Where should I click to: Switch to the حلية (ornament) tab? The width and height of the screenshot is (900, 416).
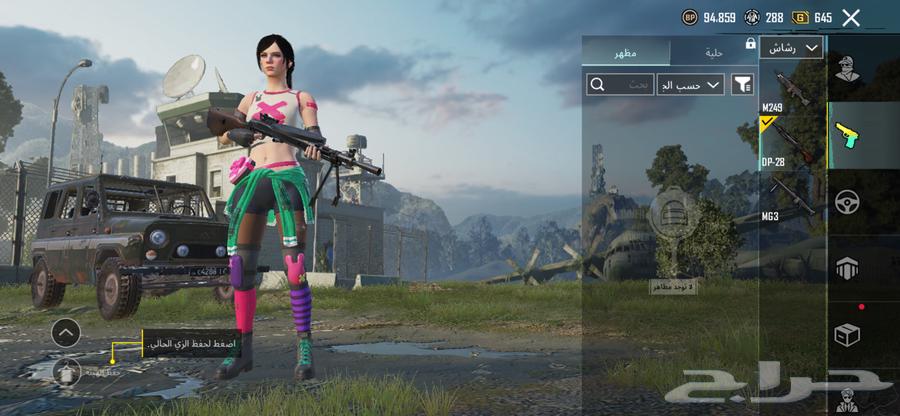[x=712, y=52]
